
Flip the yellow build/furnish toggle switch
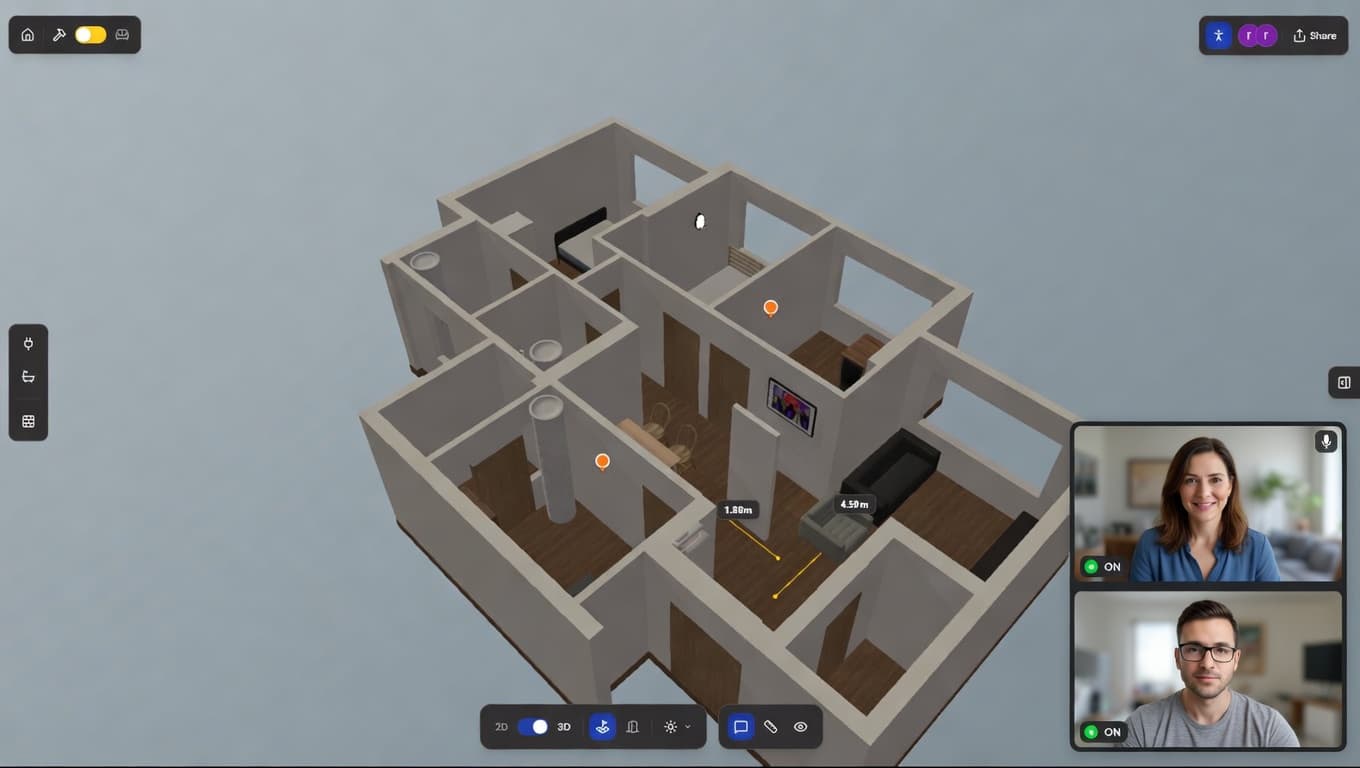90,35
